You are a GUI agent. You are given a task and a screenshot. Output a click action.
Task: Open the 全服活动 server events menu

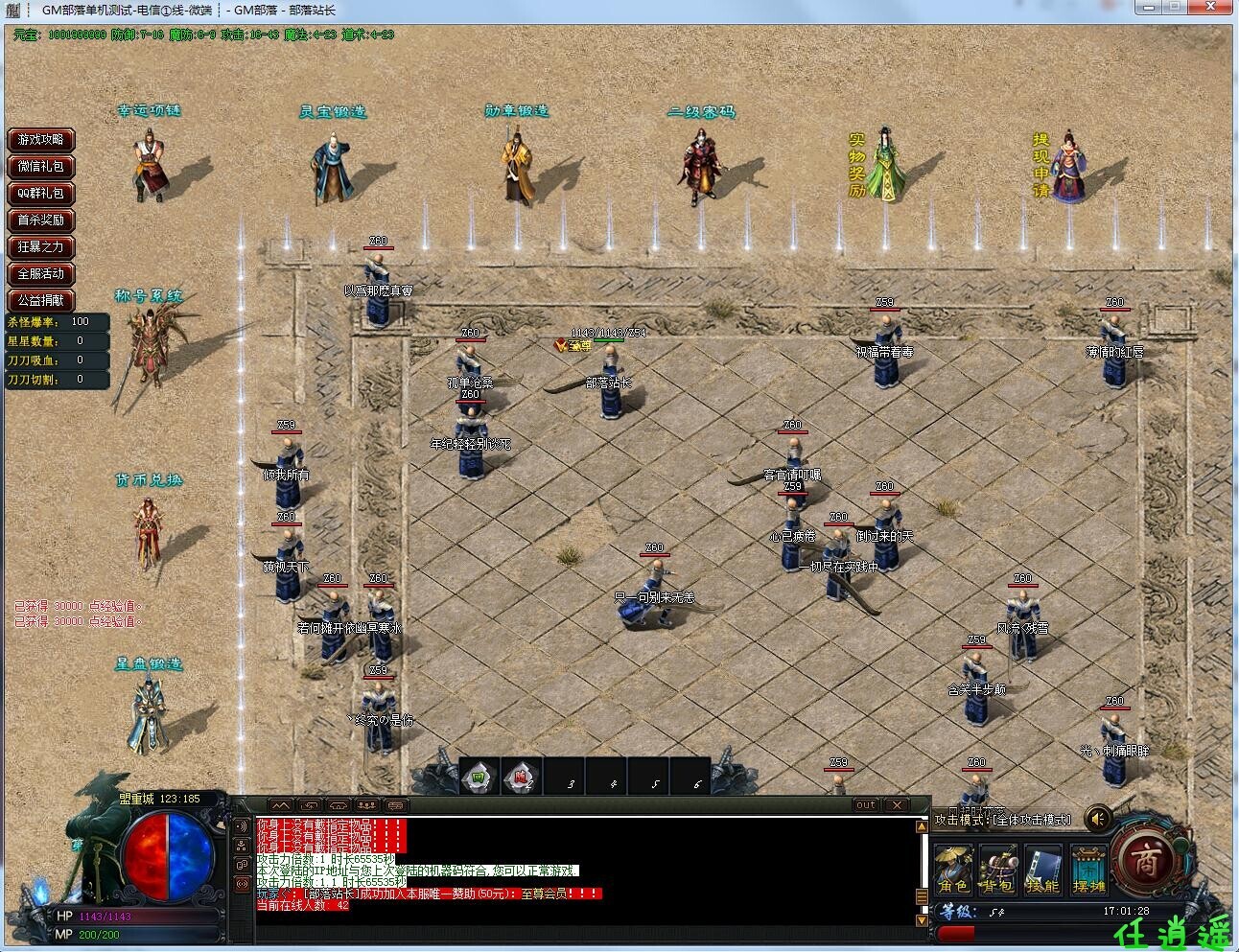point(40,274)
